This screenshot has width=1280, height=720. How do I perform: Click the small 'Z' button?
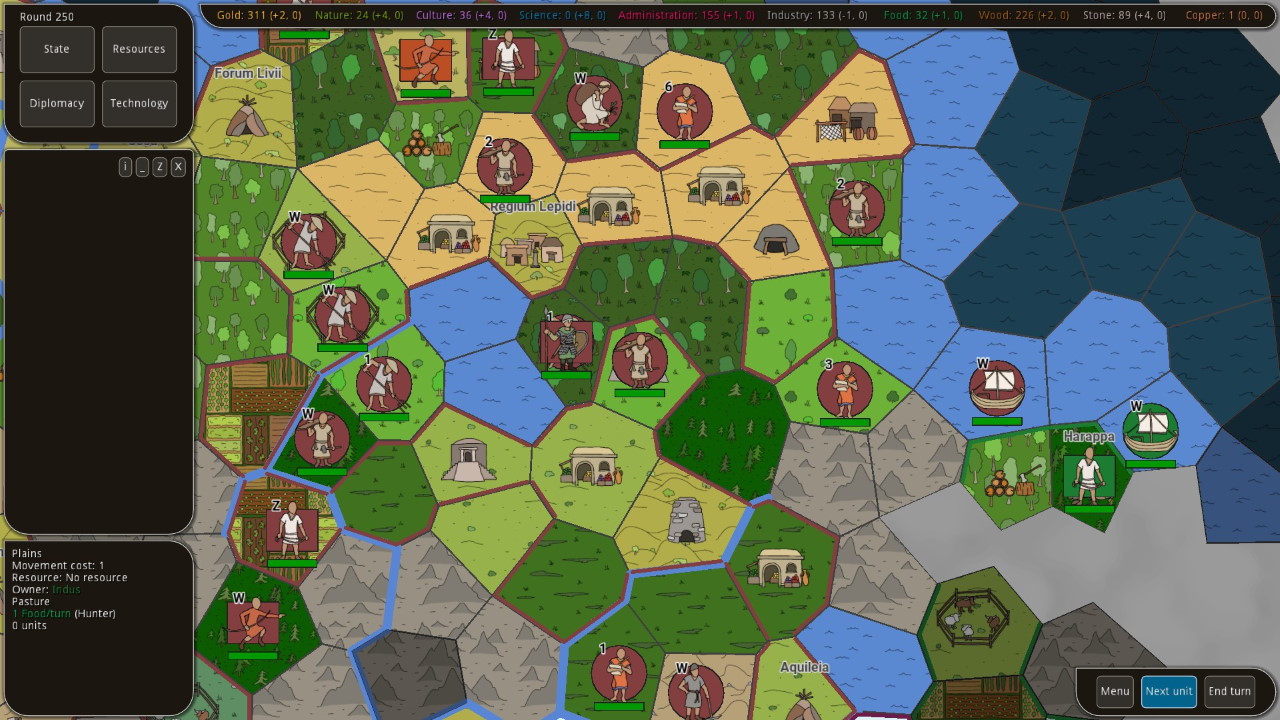(x=159, y=167)
